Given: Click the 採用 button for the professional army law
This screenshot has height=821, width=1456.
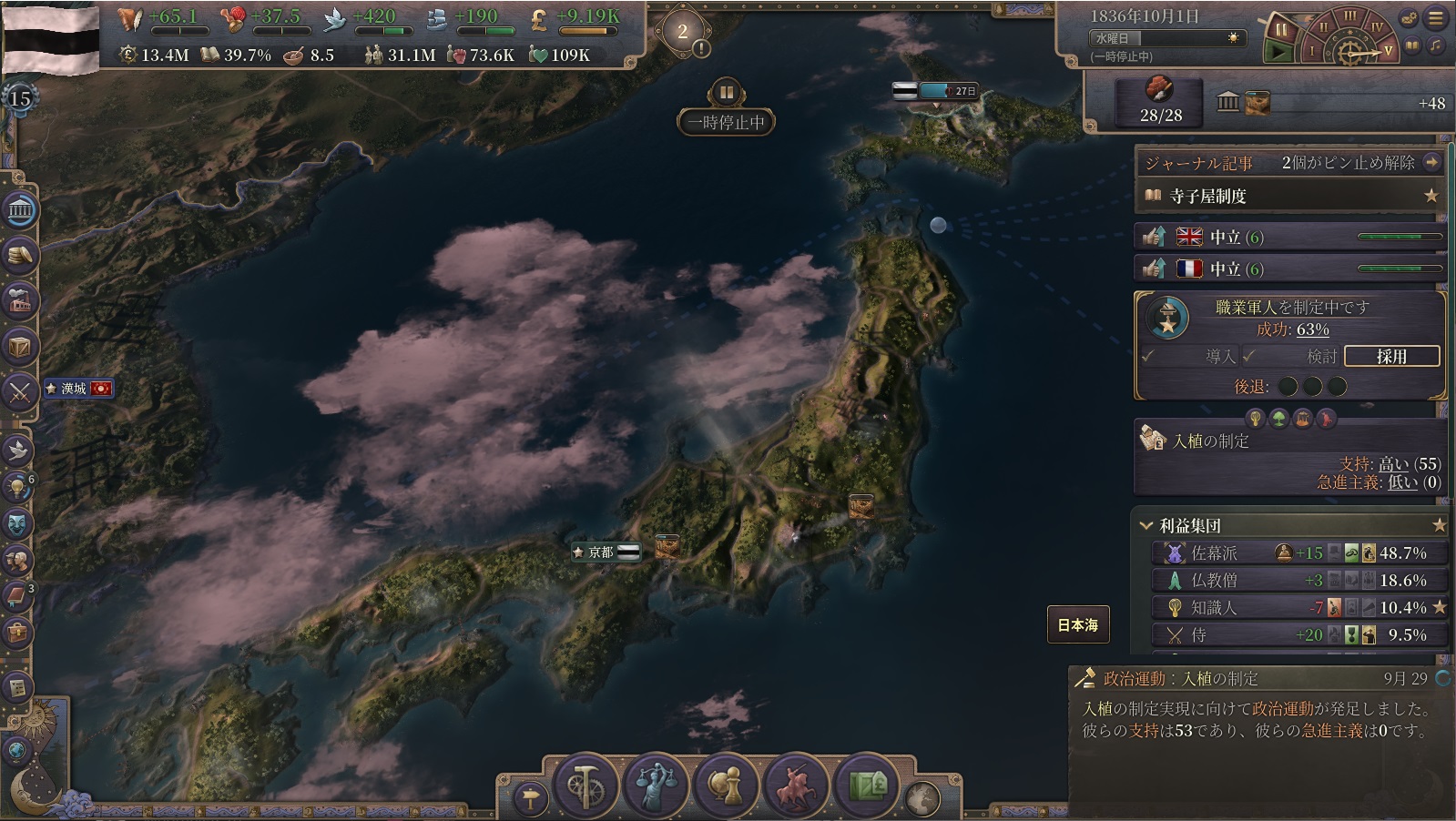Looking at the screenshot, I should pyautogui.click(x=1390, y=356).
